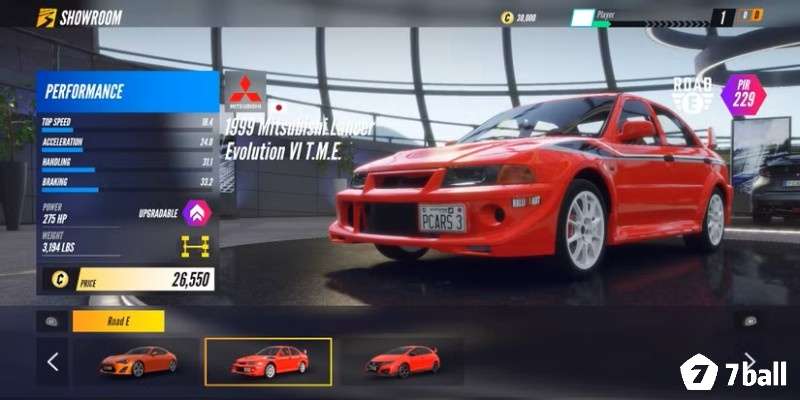Select the red Lancer Evolution thumbnail

pos(268,361)
